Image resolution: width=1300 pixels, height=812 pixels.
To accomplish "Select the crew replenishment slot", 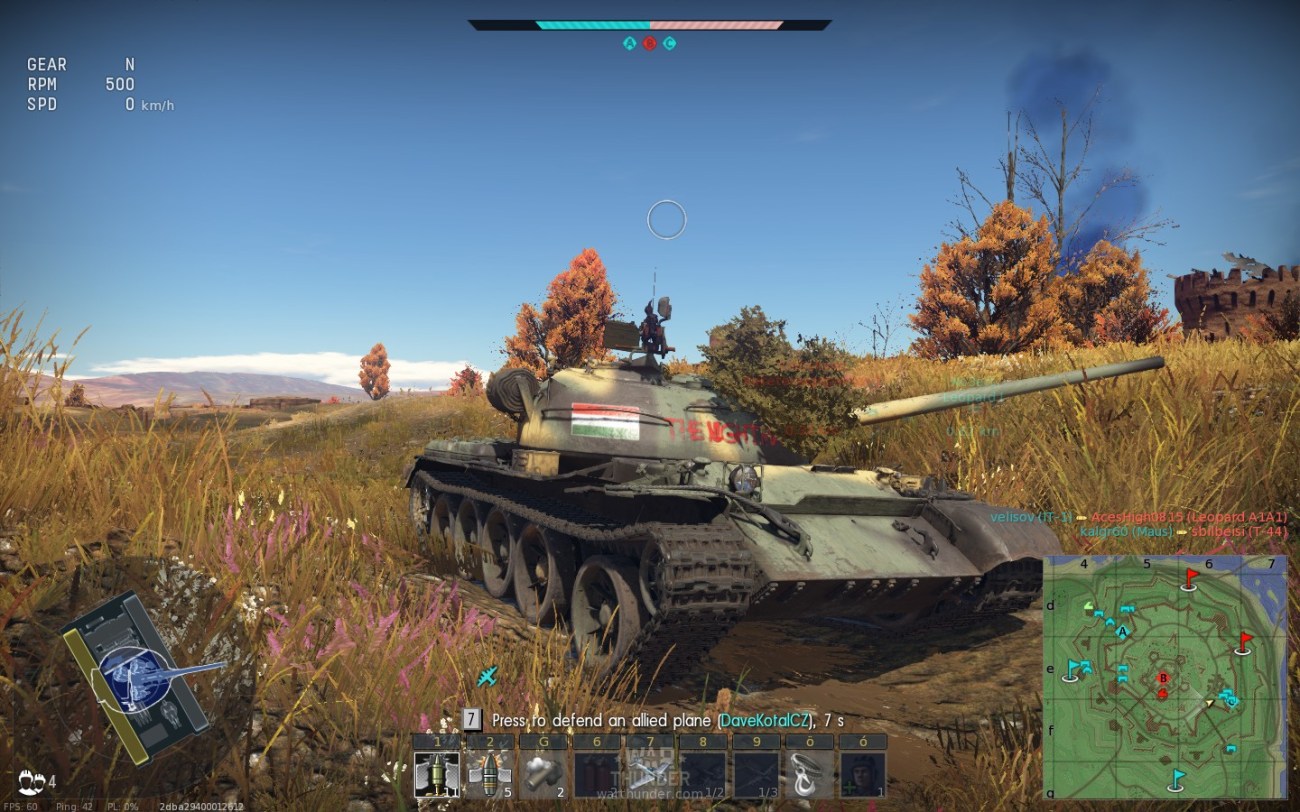I will [x=862, y=774].
